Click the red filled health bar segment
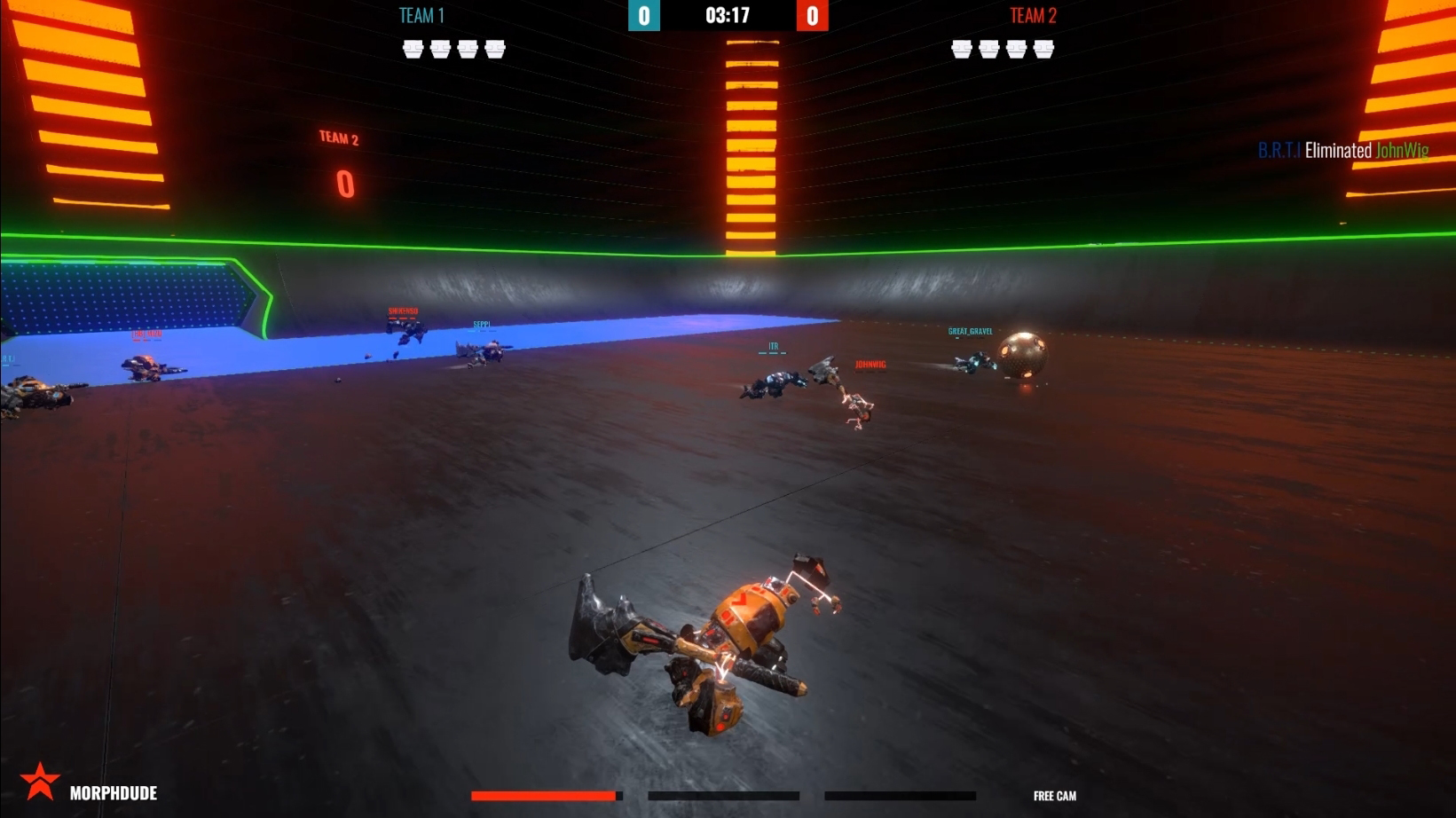 [543, 795]
